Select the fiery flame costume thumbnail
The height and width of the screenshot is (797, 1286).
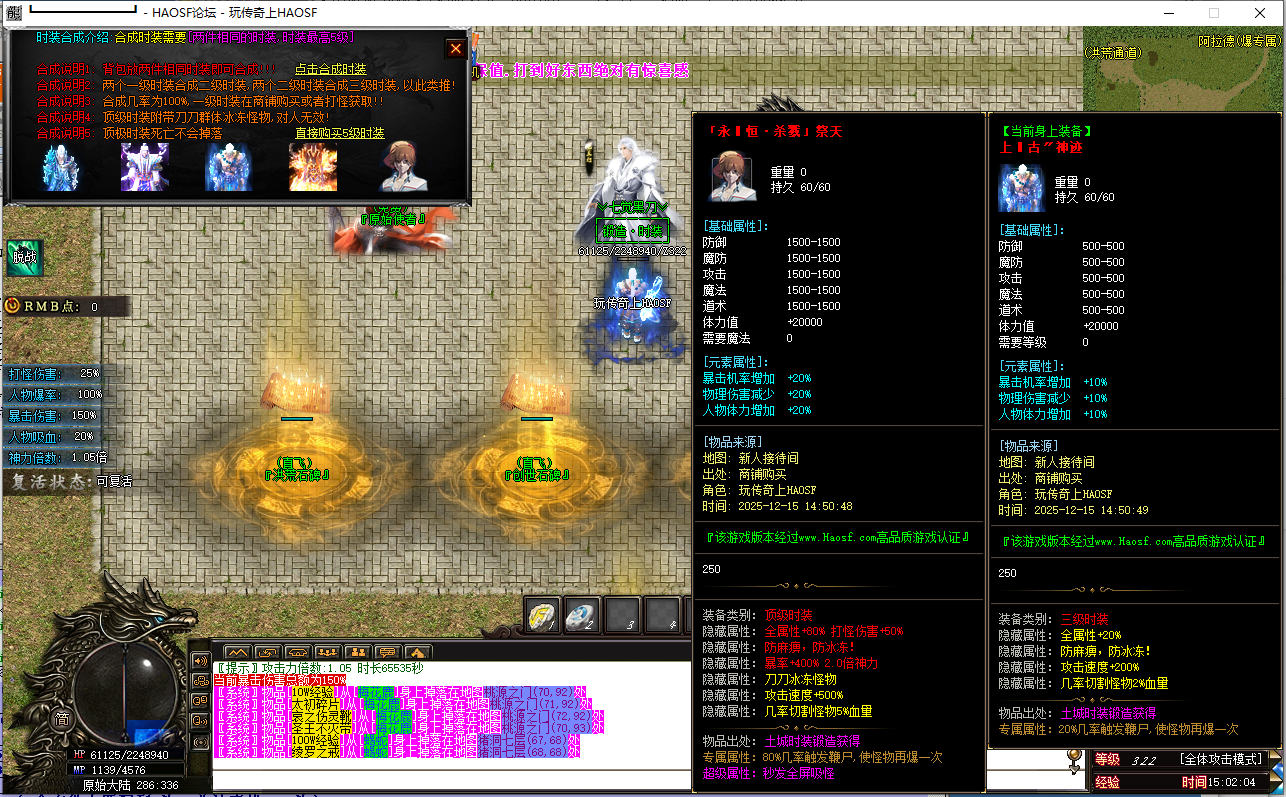click(x=313, y=167)
